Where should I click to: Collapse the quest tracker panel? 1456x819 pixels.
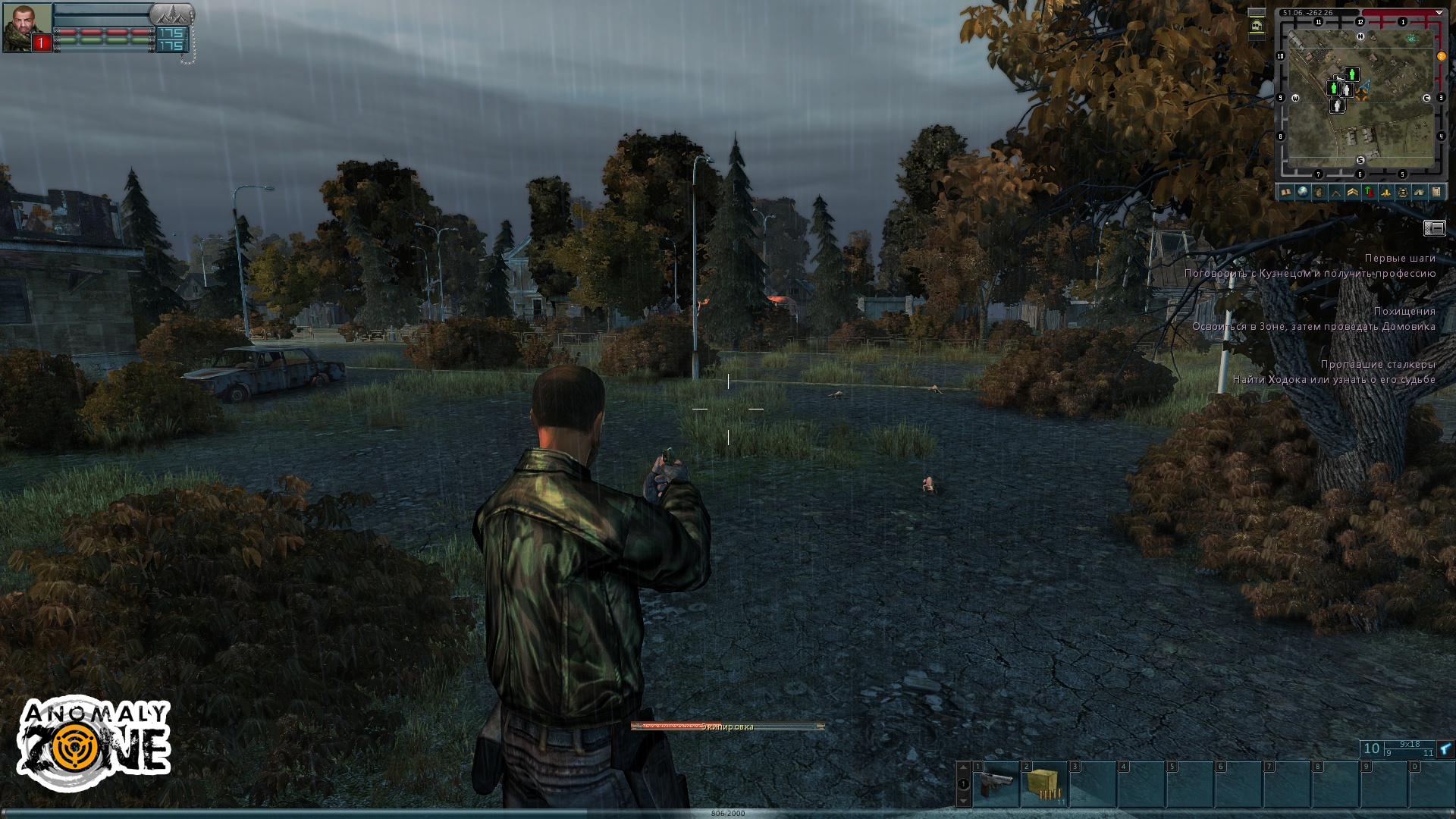1434,228
